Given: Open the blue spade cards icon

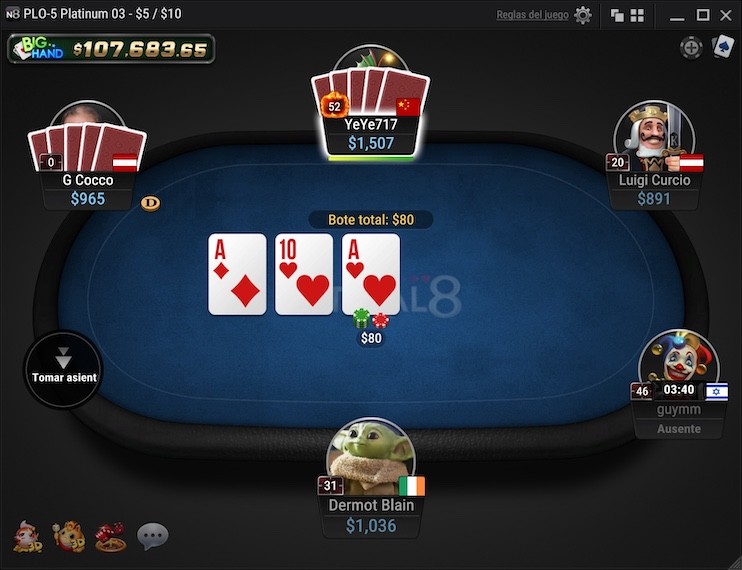Looking at the screenshot, I should pyautogui.click(x=722, y=47).
